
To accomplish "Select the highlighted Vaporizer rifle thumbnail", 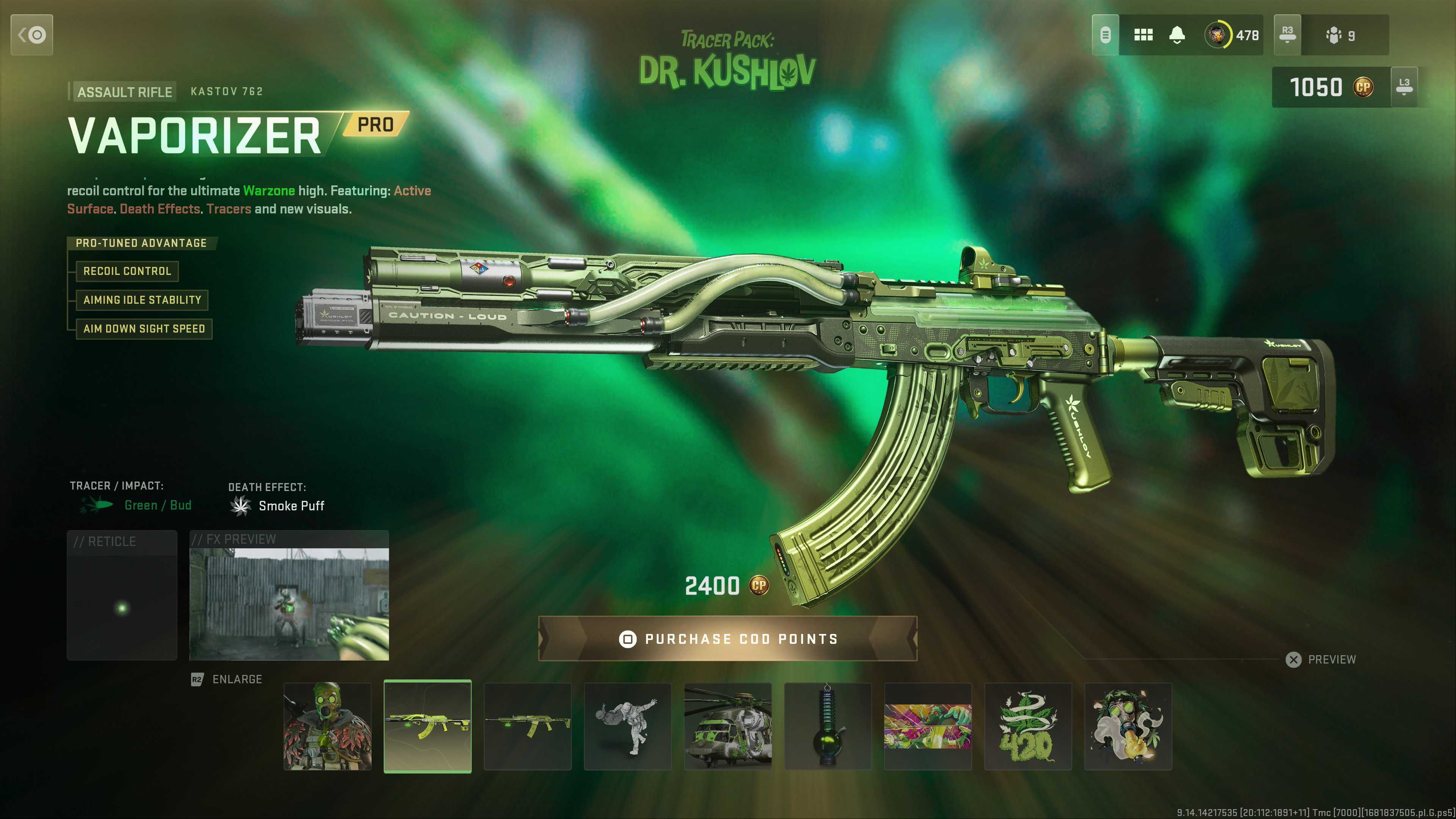I will point(427,726).
